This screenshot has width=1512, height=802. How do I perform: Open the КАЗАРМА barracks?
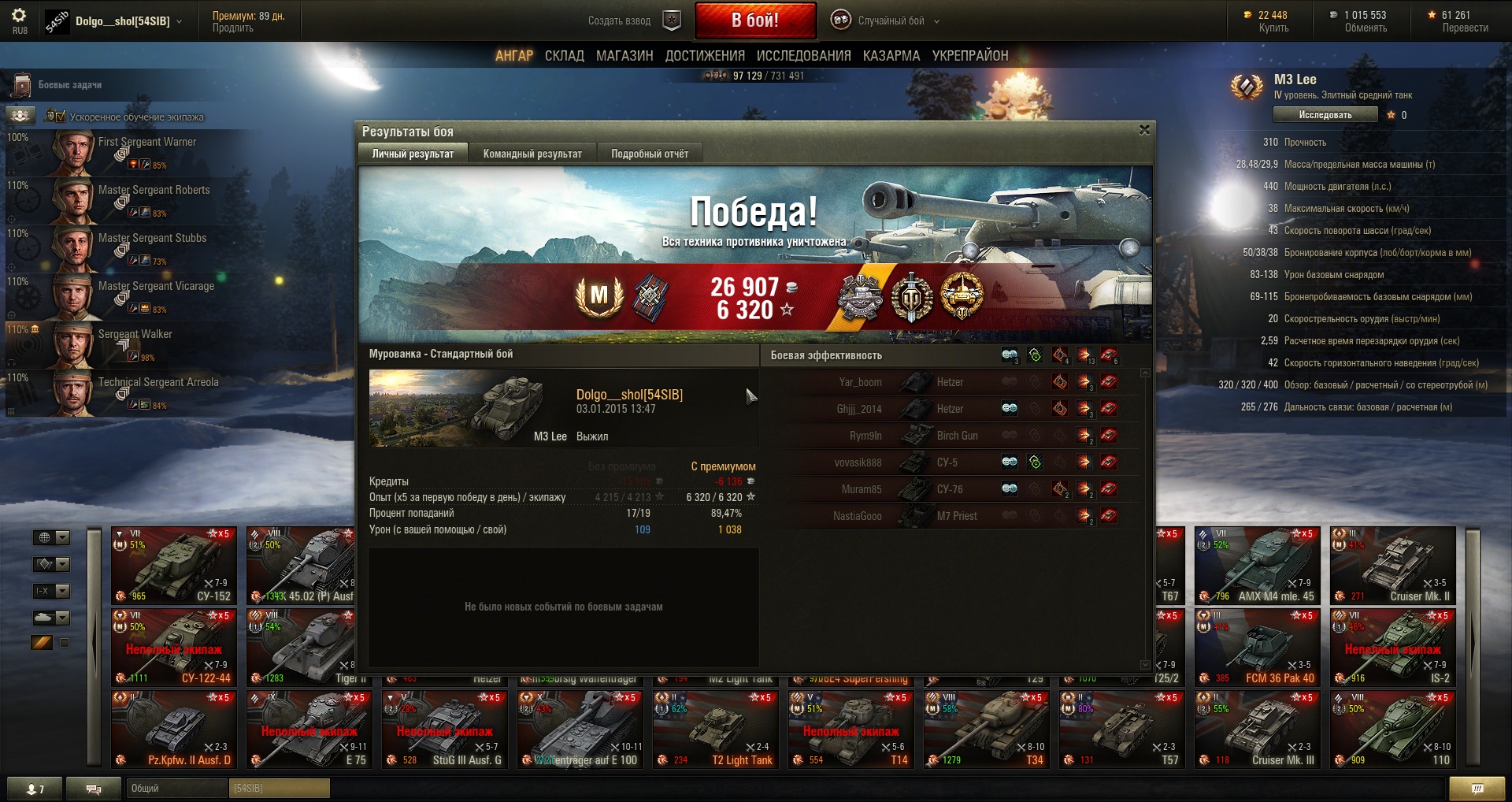[x=891, y=56]
